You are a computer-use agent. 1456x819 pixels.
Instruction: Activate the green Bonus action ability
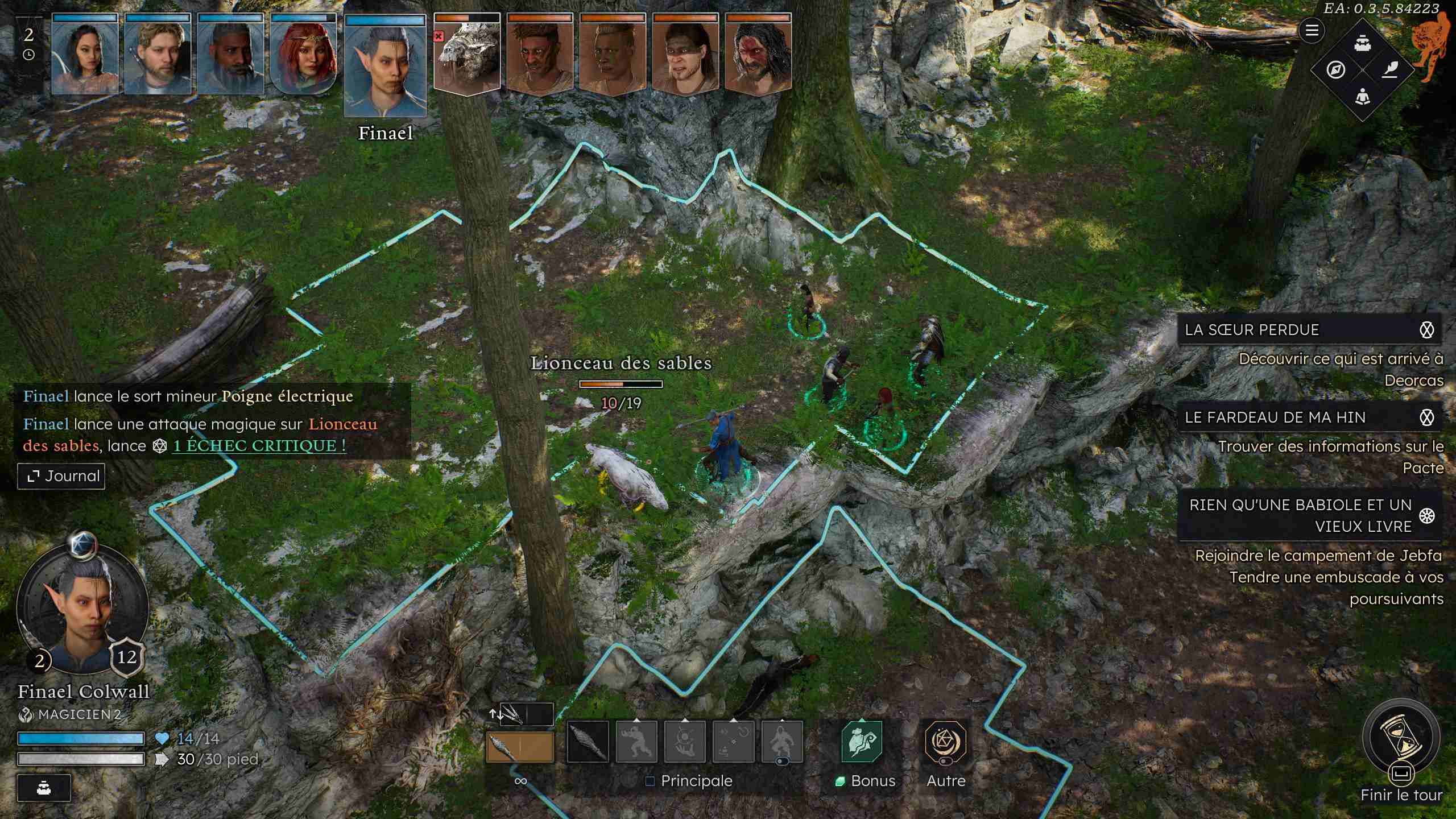point(862,742)
